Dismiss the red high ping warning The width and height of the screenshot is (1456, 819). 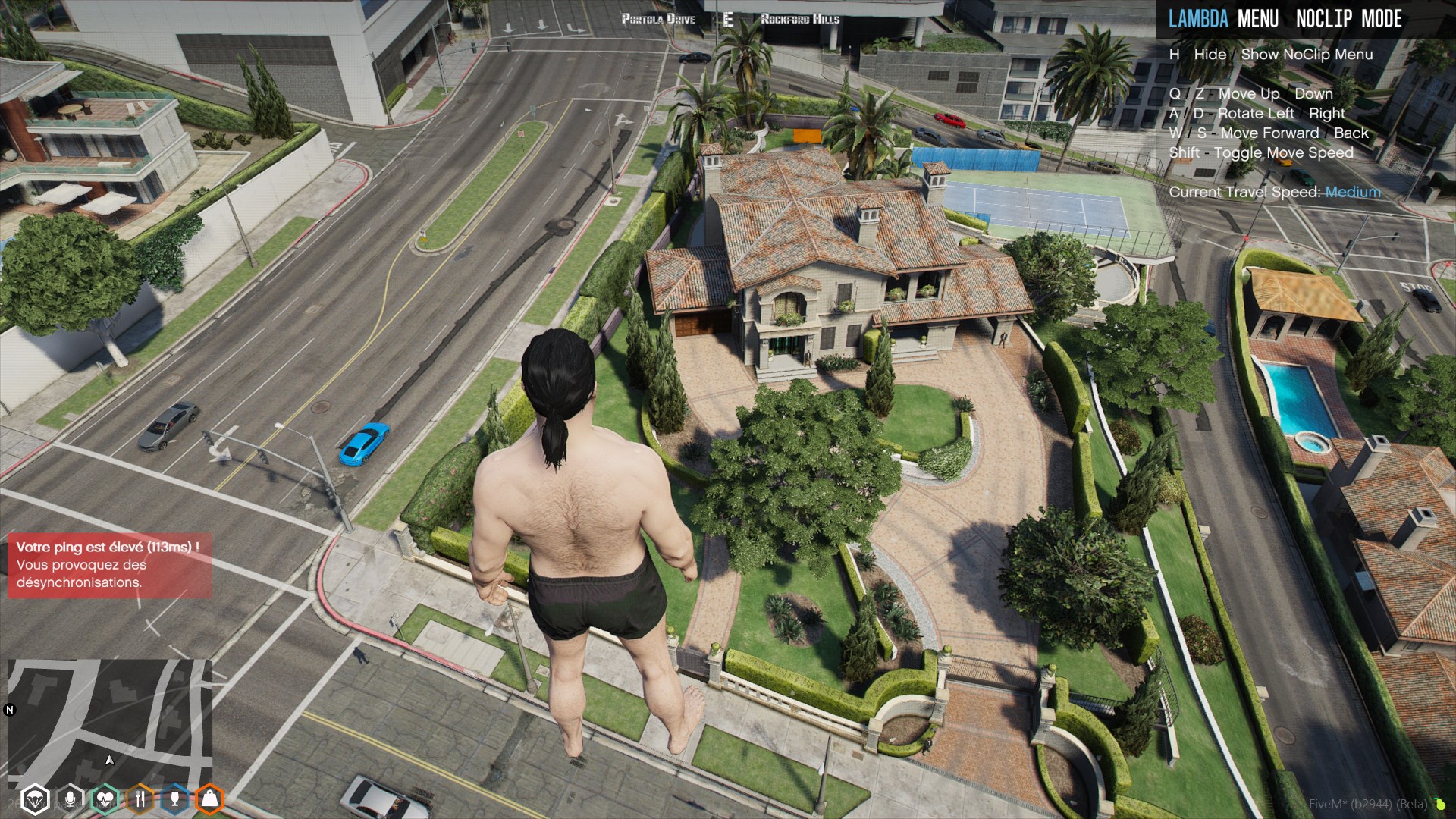[x=109, y=565]
